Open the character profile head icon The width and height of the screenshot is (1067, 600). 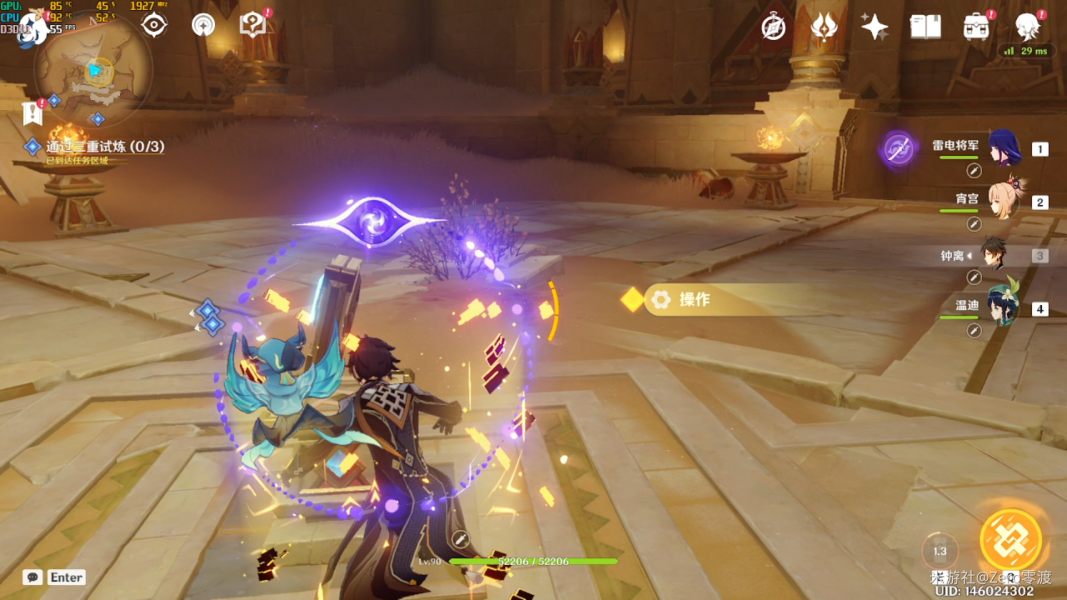coord(1027,26)
